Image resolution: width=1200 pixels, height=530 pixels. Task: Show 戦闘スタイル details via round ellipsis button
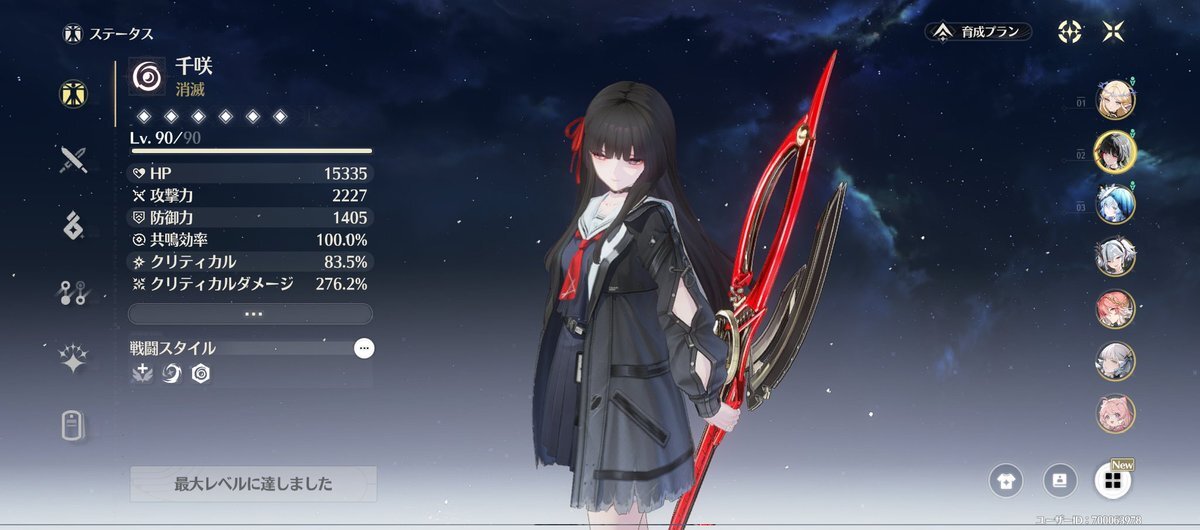(x=364, y=348)
